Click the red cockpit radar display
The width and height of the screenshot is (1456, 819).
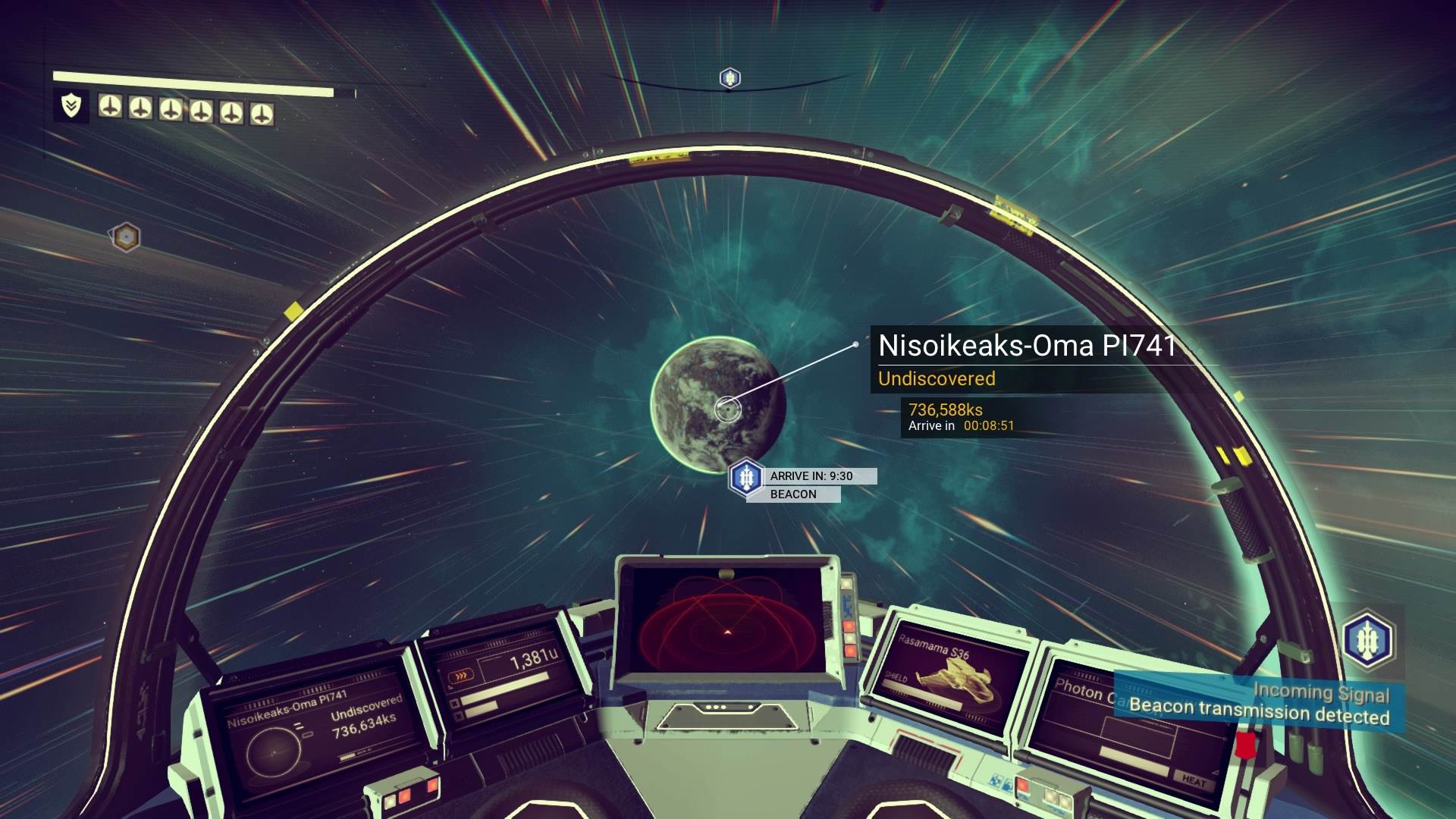pyautogui.click(x=726, y=622)
